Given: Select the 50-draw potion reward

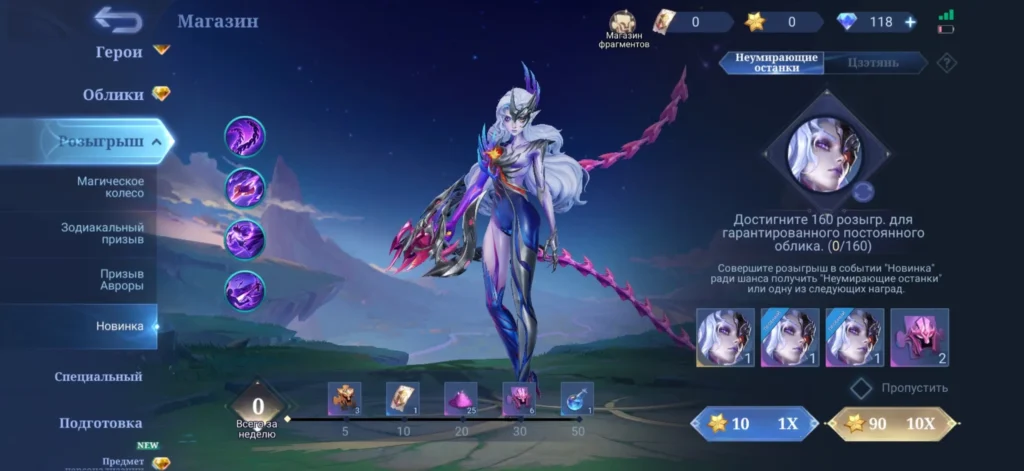Looking at the screenshot, I should click(x=577, y=398).
